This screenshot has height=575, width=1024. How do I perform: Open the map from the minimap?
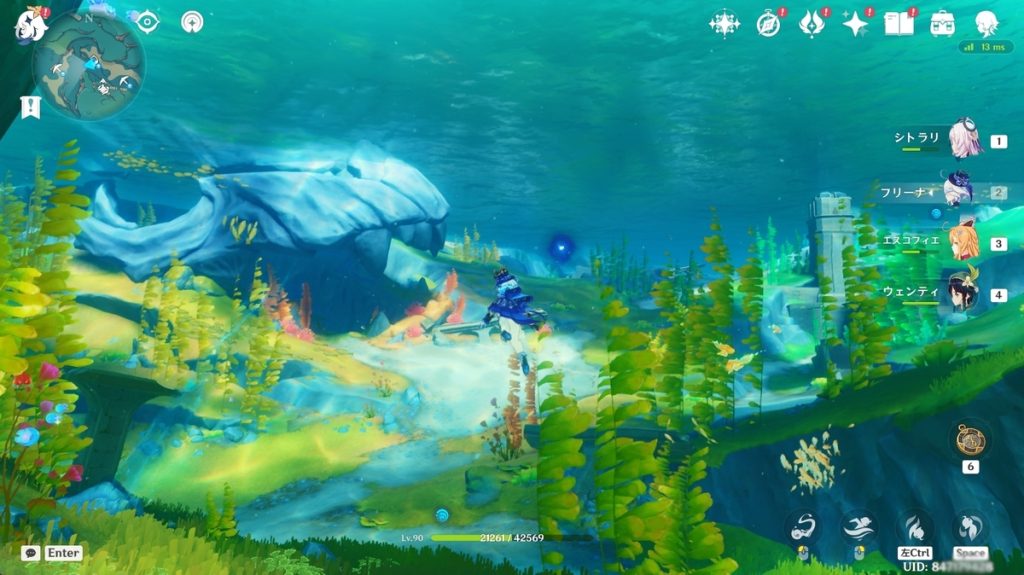(88, 66)
